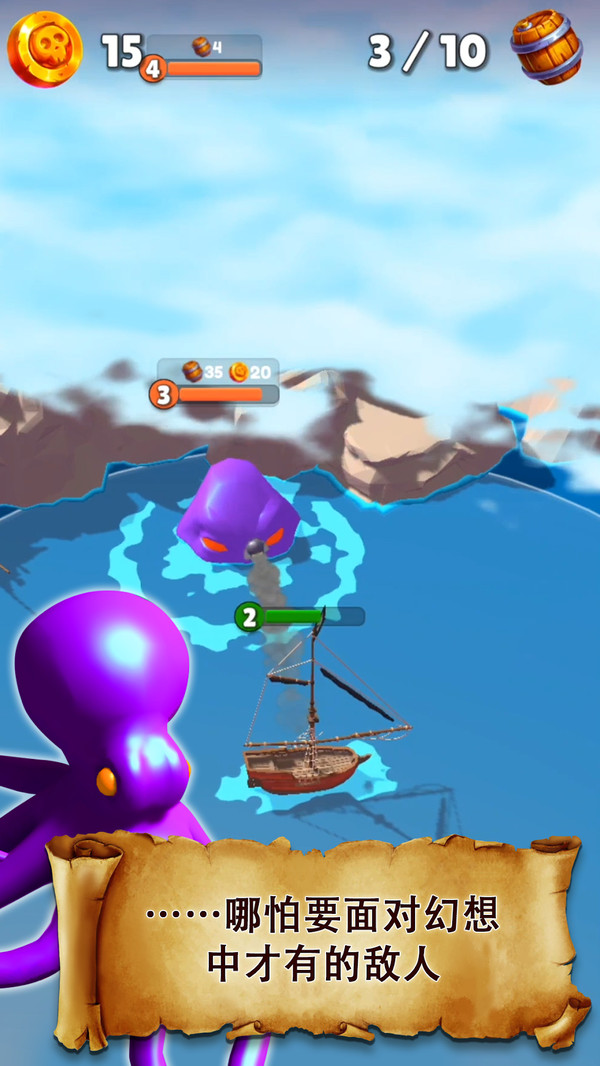Tap the wooden barrel cargo icon

coord(546,47)
